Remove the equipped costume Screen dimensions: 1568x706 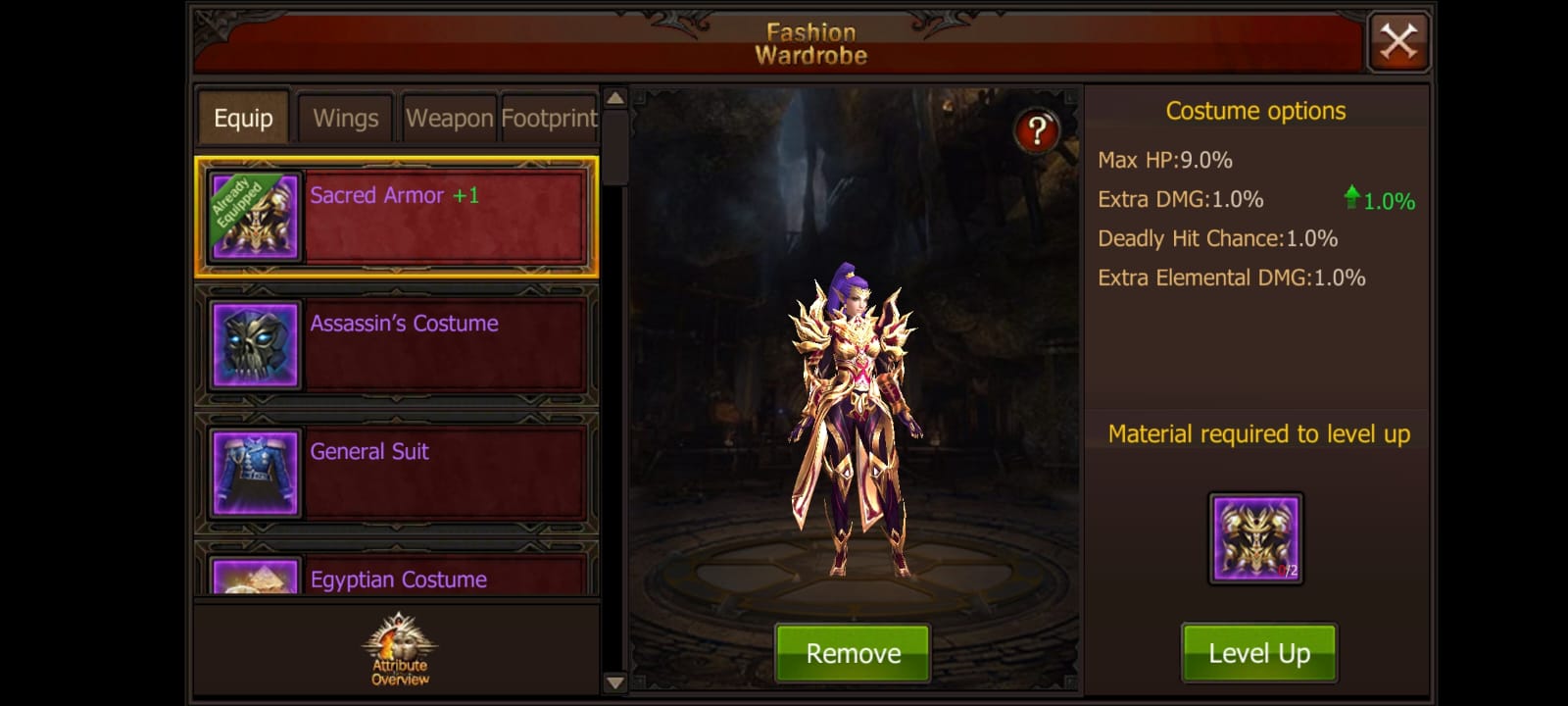tap(853, 653)
